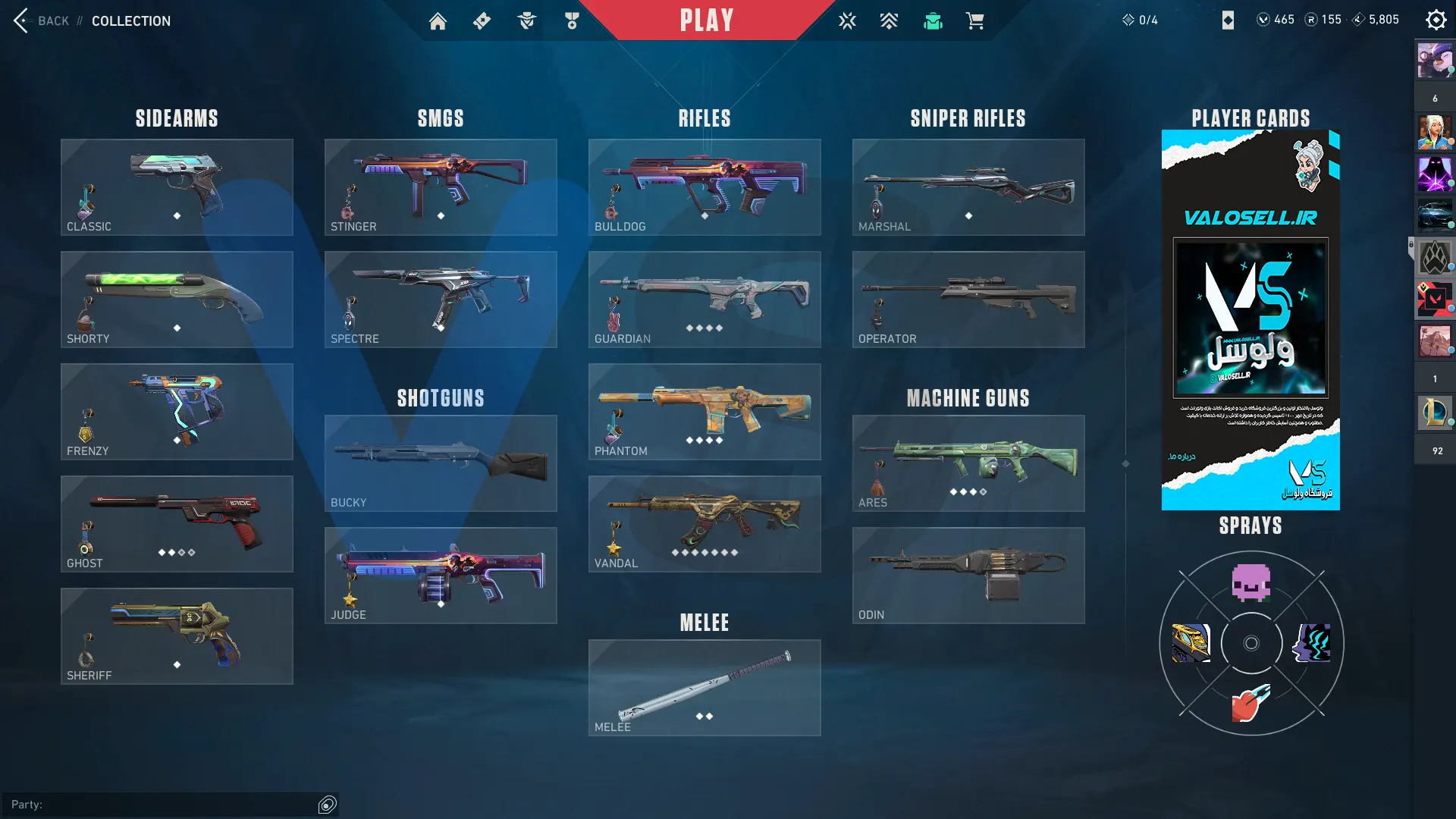This screenshot has width=1456, height=819.
Task: Select the Vandal rifle slot
Action: pyautogui.click(x=704, y=524)
